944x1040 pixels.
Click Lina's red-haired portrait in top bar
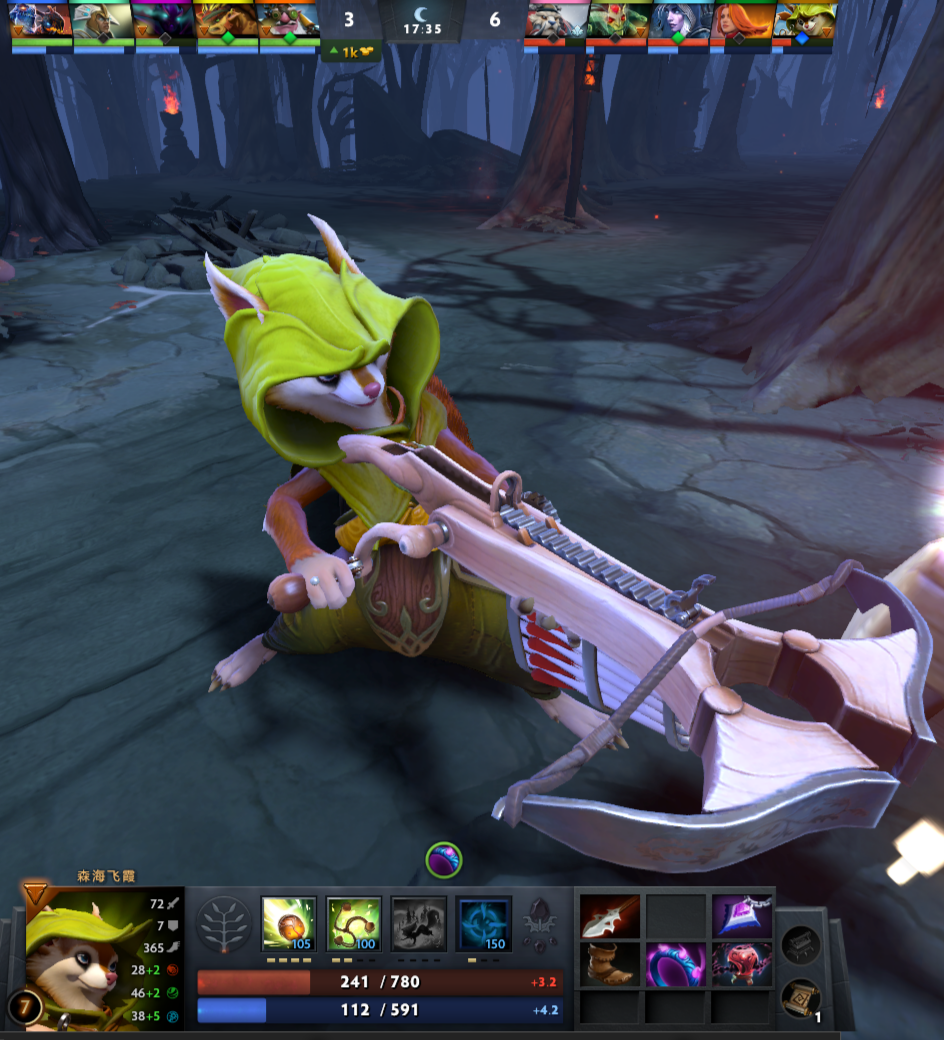[739, 20]
